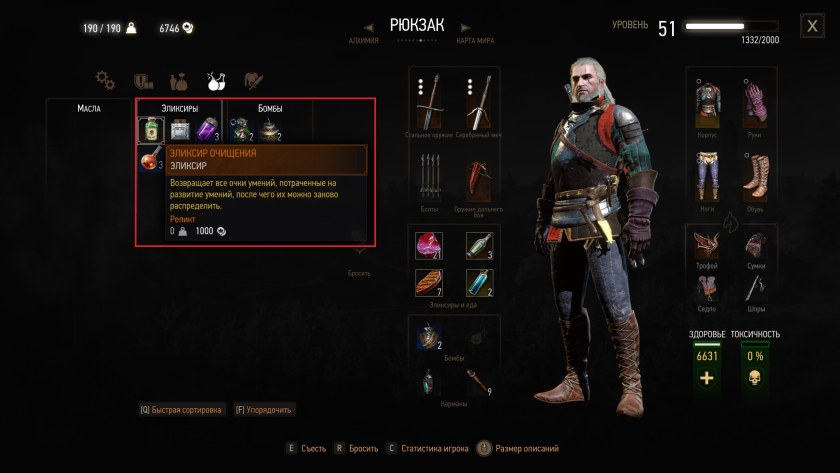
Task: Select the equipped chest armor slot
Action: click(707, 100)
